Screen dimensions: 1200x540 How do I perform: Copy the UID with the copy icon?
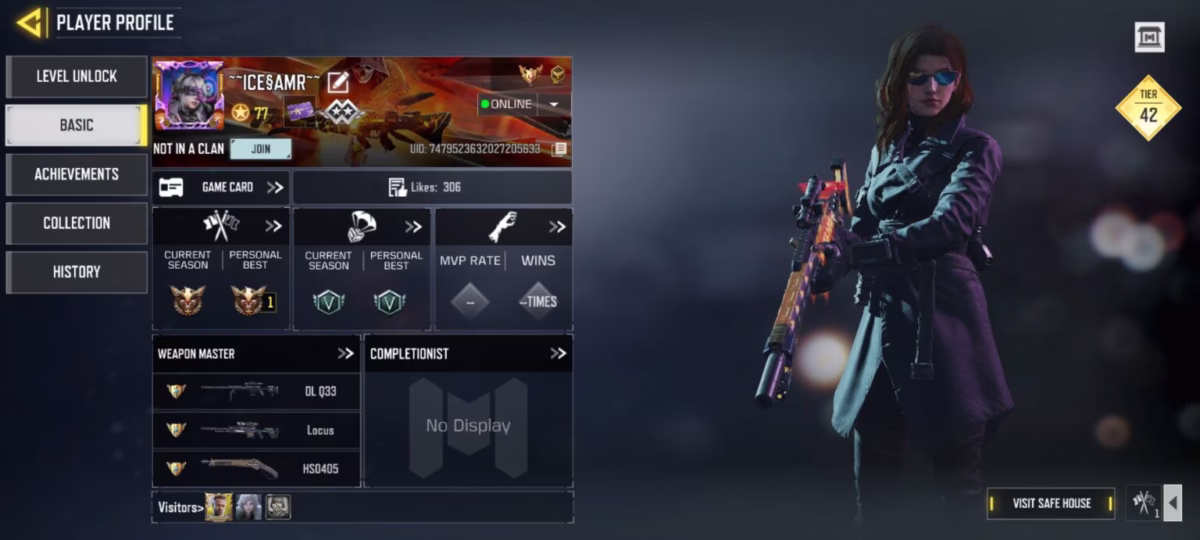pyautogui.click(x=560, y=149)
